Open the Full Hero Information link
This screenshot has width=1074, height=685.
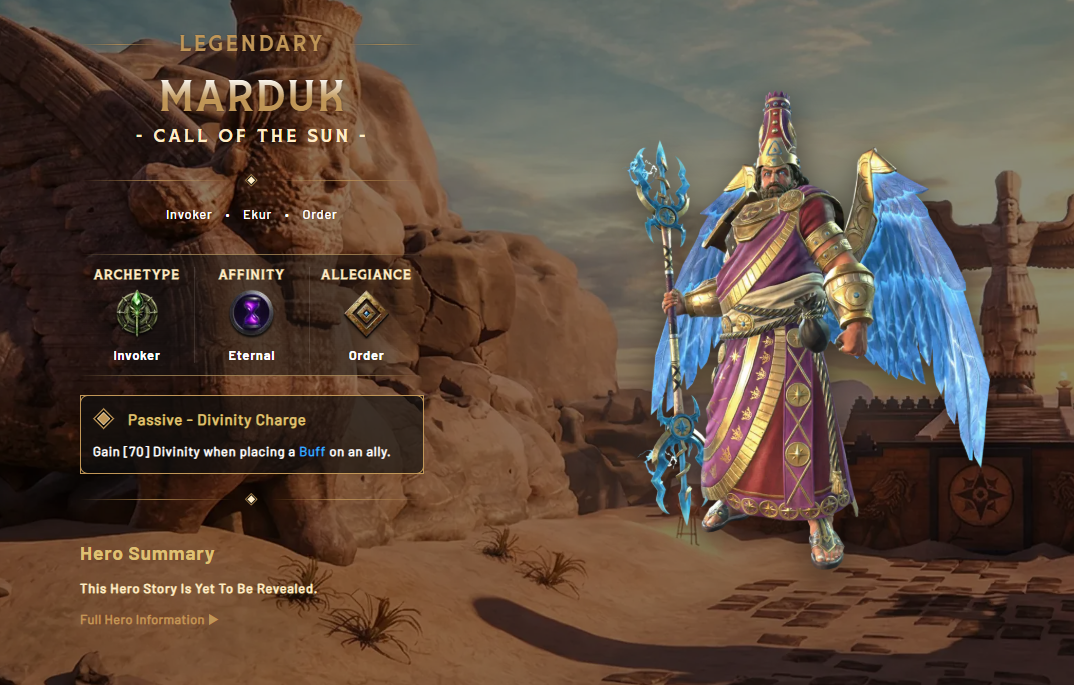148,620
